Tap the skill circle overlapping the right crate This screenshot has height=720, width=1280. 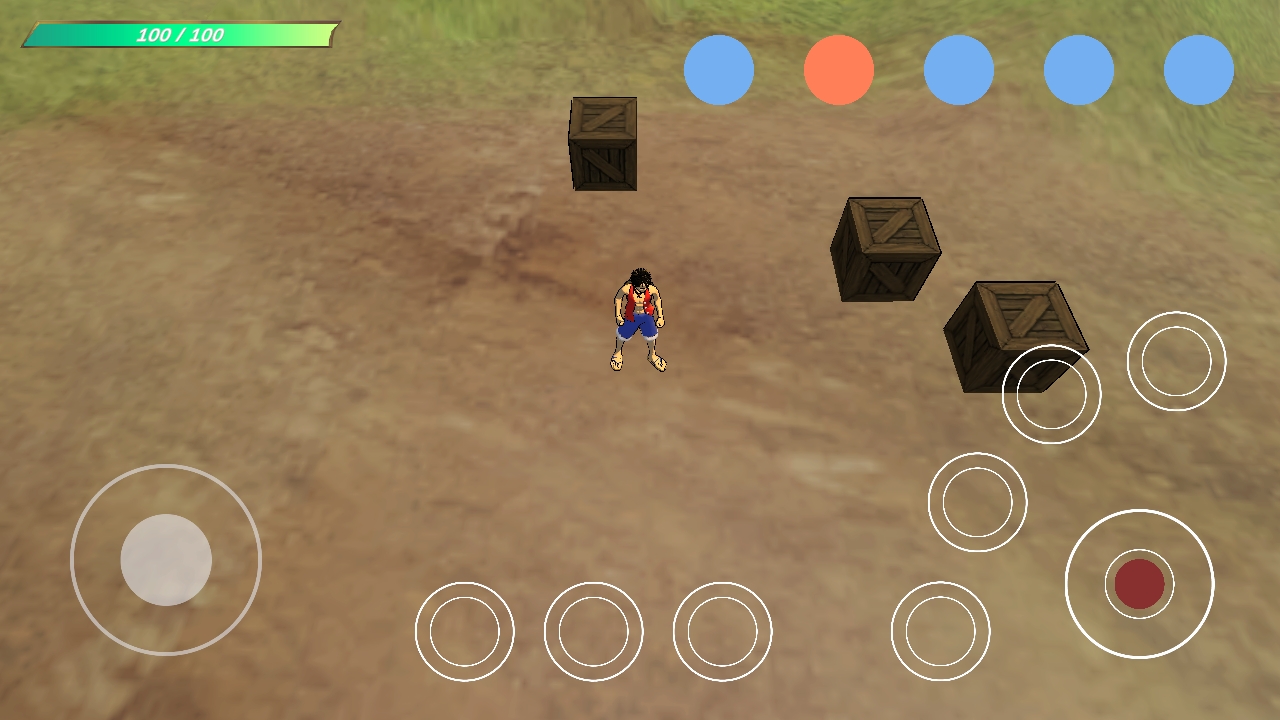(1051, 394)
